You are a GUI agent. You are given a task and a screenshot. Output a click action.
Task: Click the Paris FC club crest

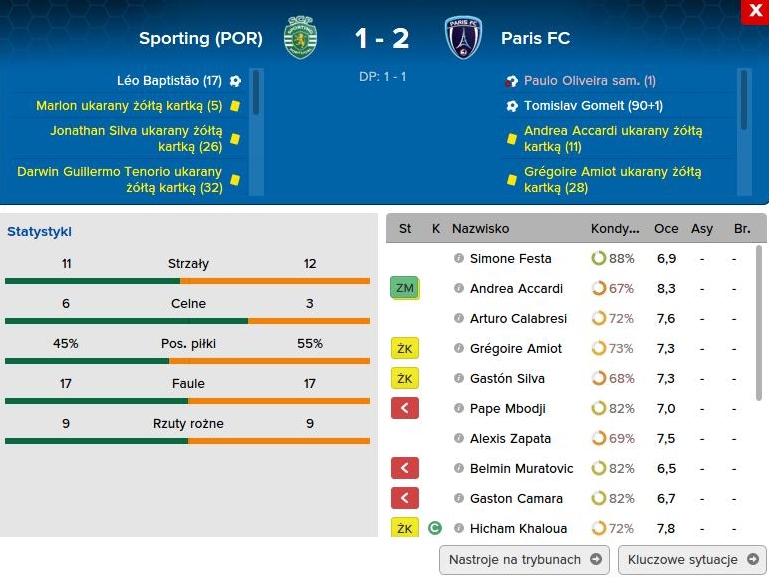pos(463,38)
